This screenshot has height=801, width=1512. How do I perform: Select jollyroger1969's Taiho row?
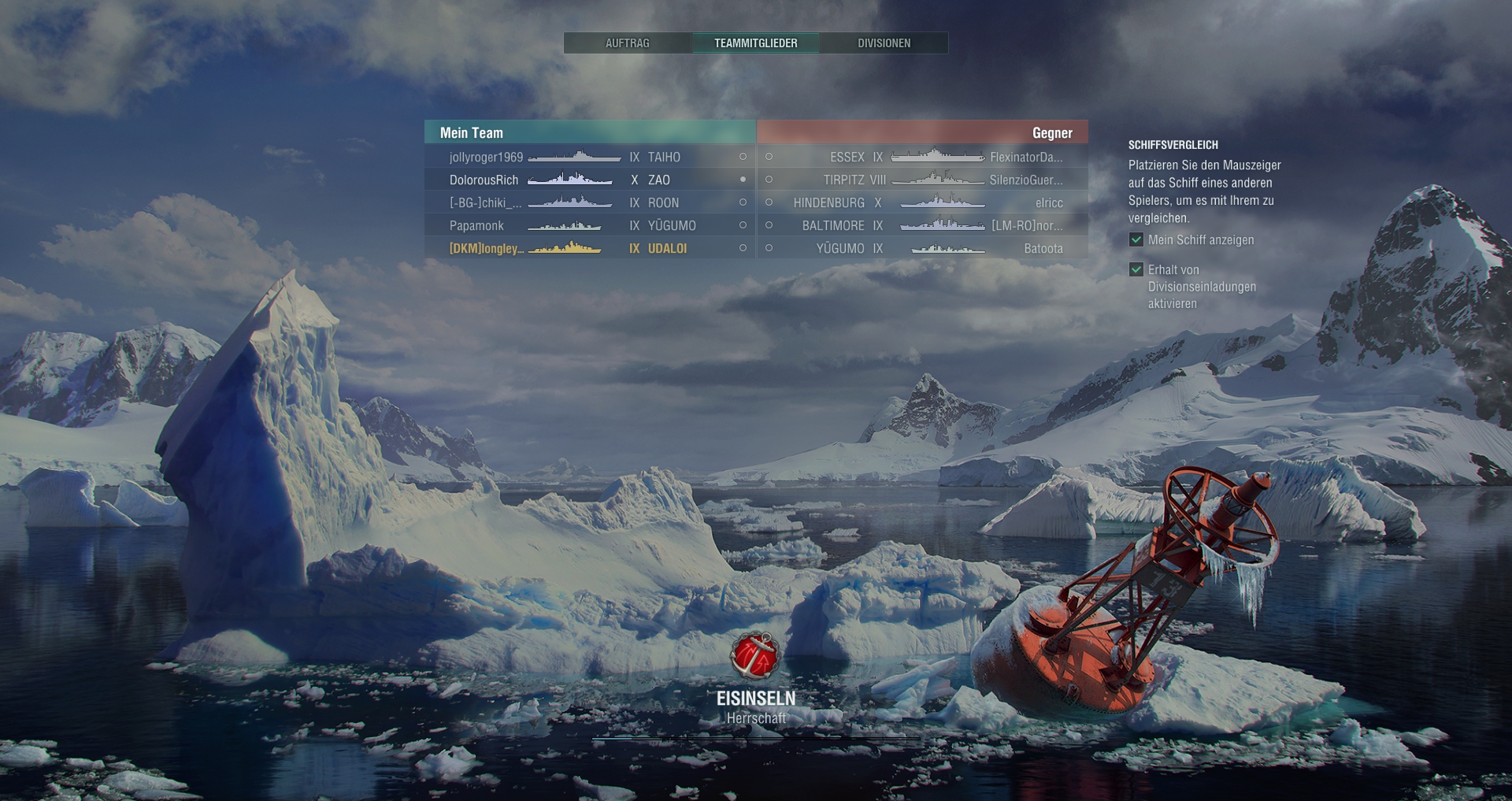click(x=589, y=157)
